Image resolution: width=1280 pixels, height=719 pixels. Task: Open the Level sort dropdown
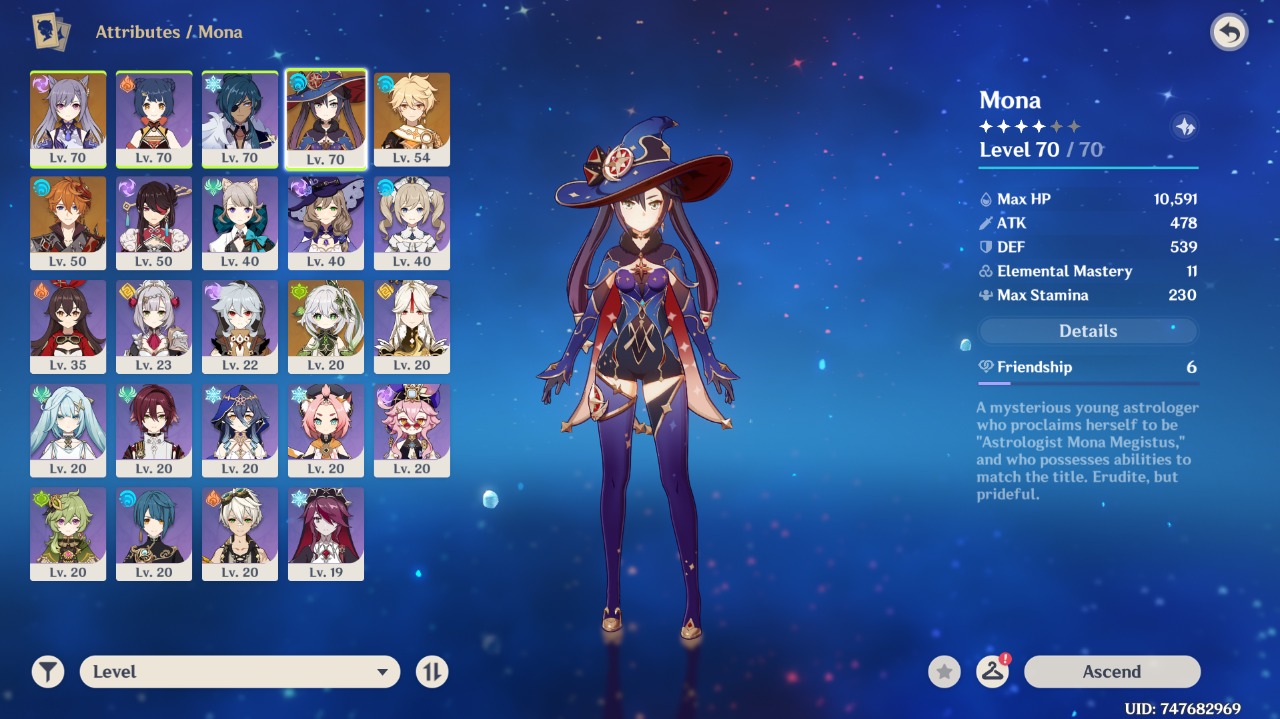(240, 672)
